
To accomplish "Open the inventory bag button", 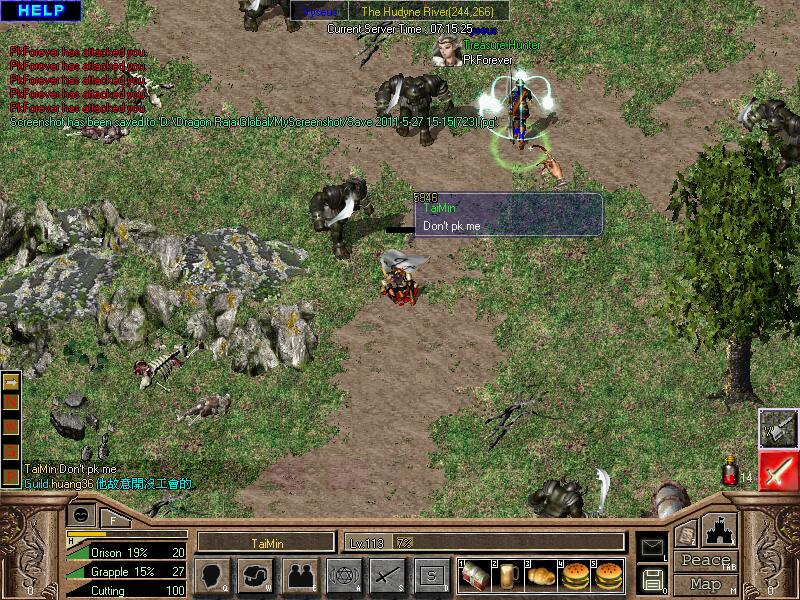I will click(x=256, y=575).
